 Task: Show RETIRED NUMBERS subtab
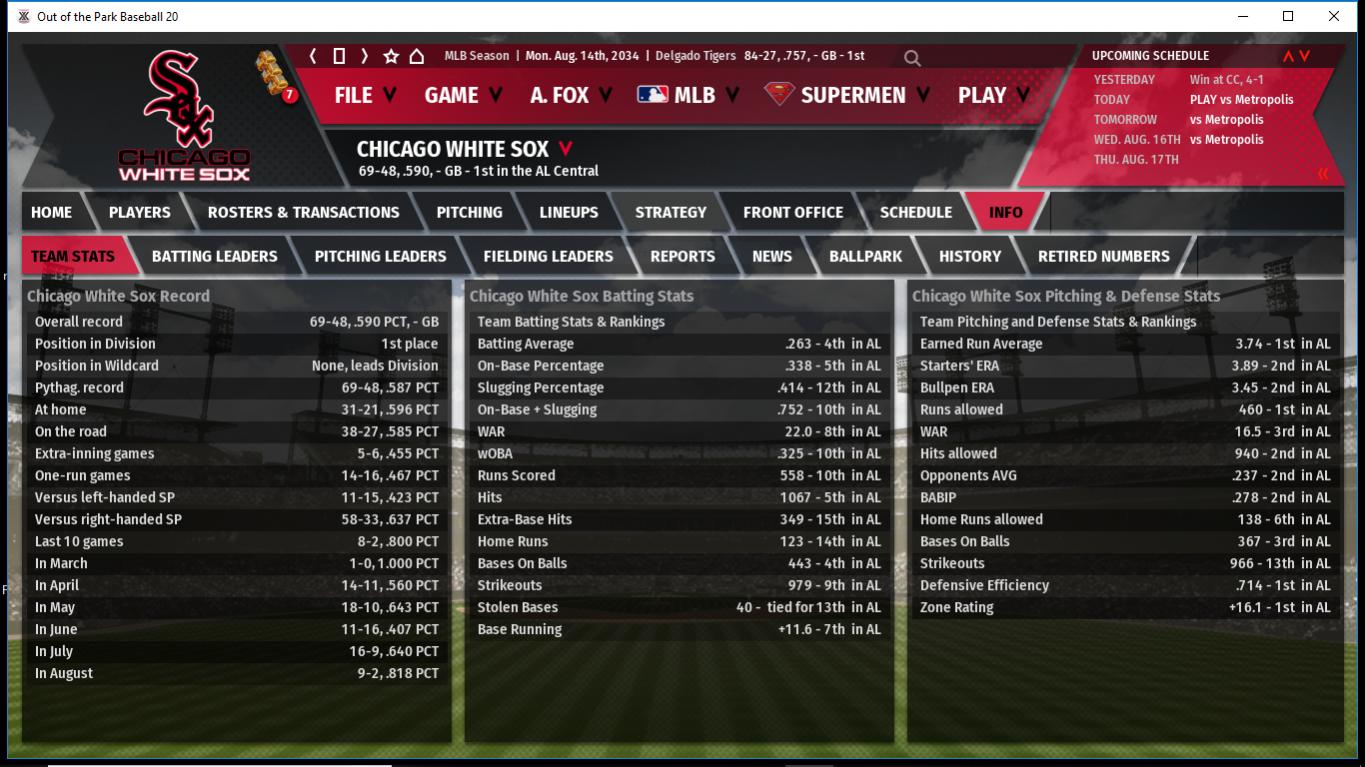pyautogui.click(x=1103, y=256)
